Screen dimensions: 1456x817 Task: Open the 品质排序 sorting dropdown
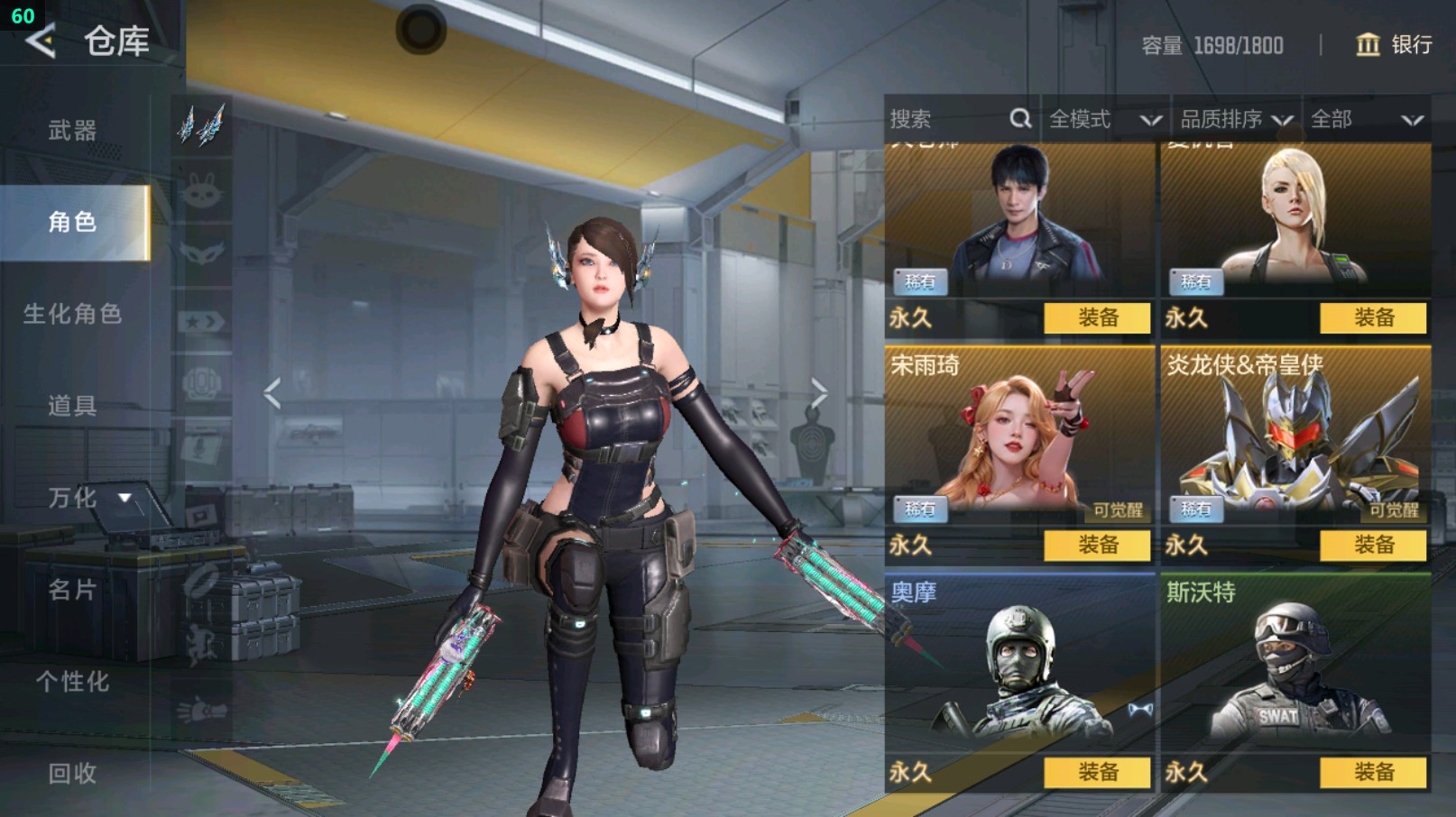[1236, 119]
